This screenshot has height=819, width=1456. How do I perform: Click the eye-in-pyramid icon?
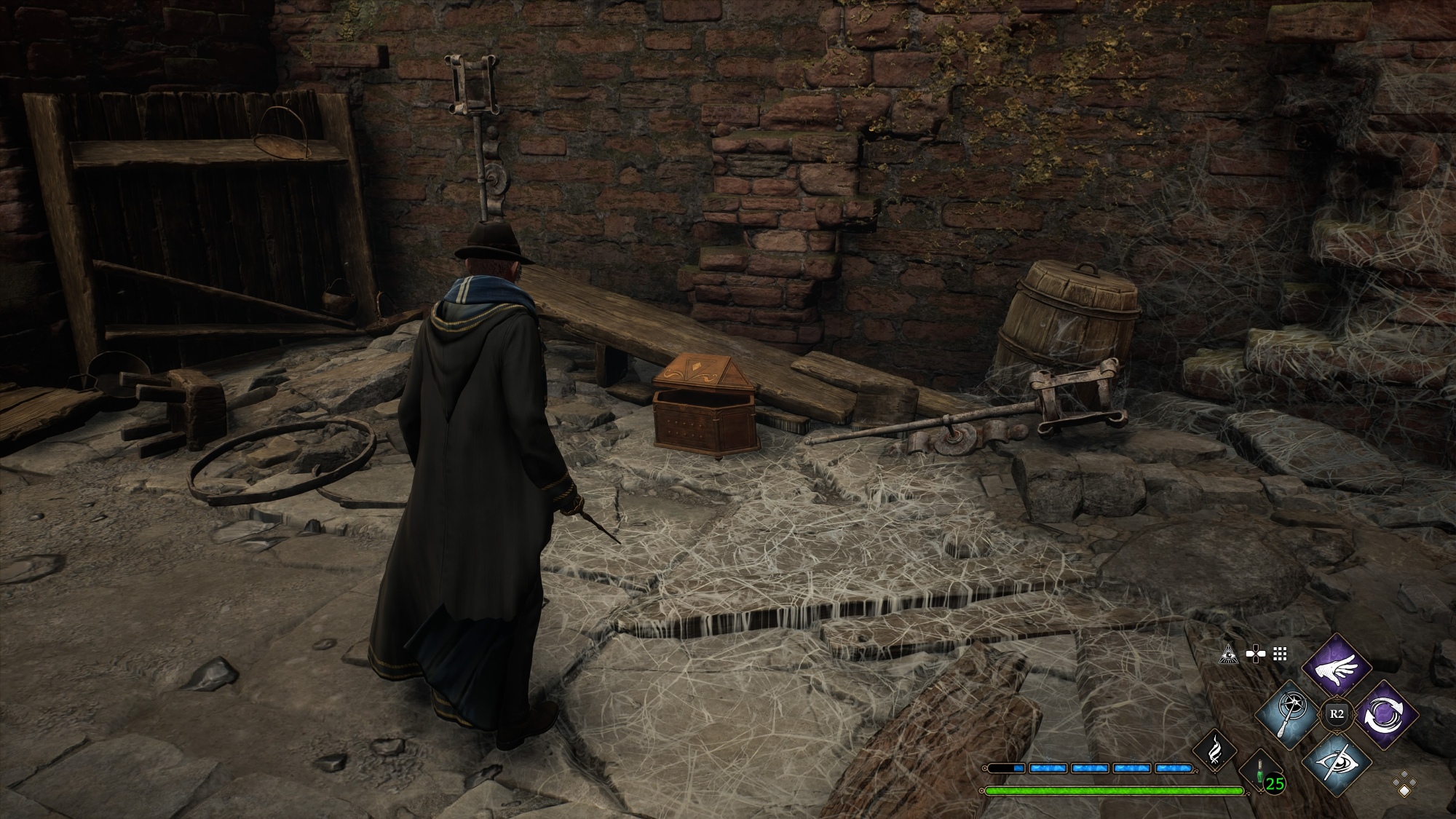[1229, 654]
